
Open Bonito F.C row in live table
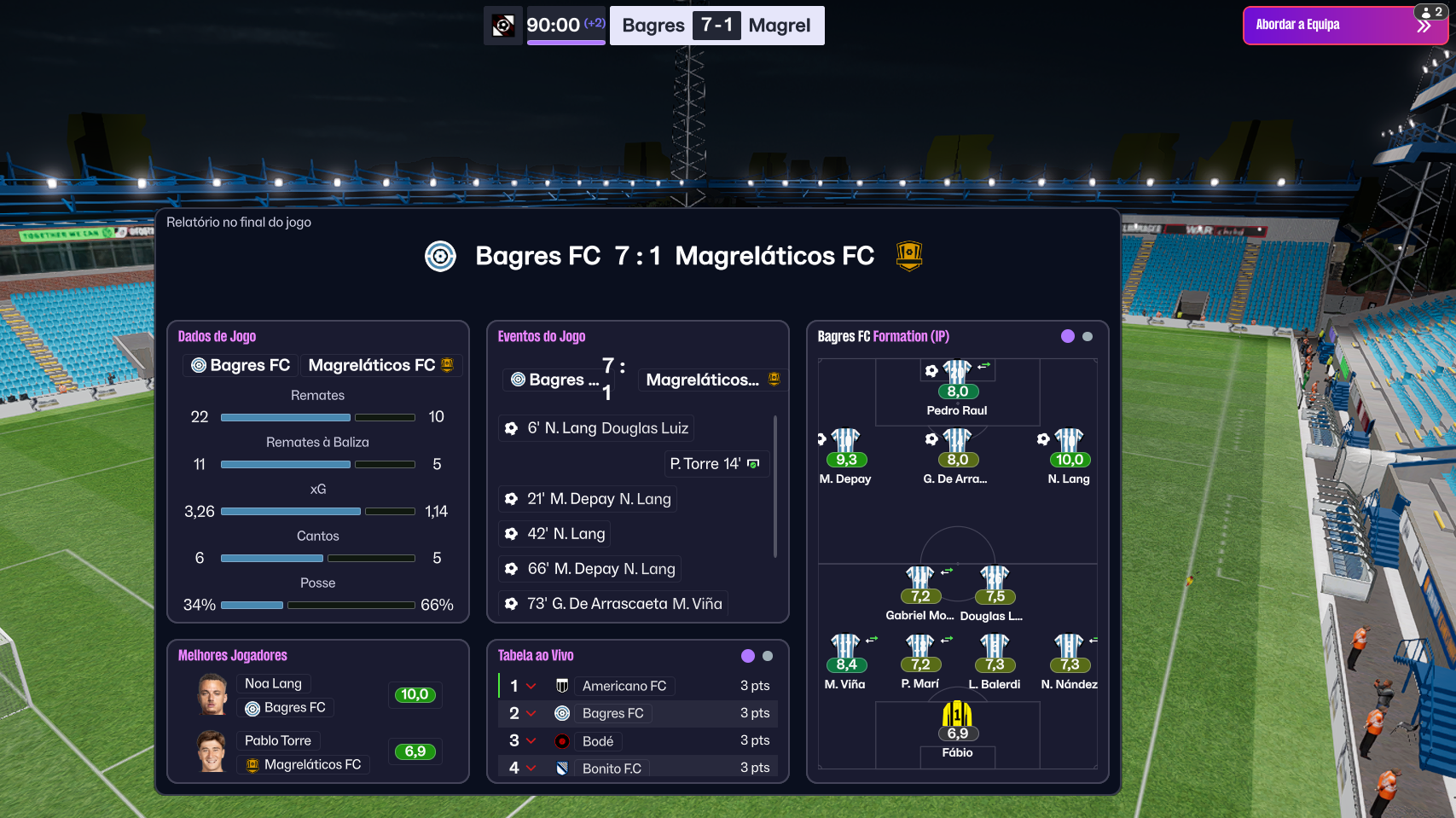[x=612, y=769]
